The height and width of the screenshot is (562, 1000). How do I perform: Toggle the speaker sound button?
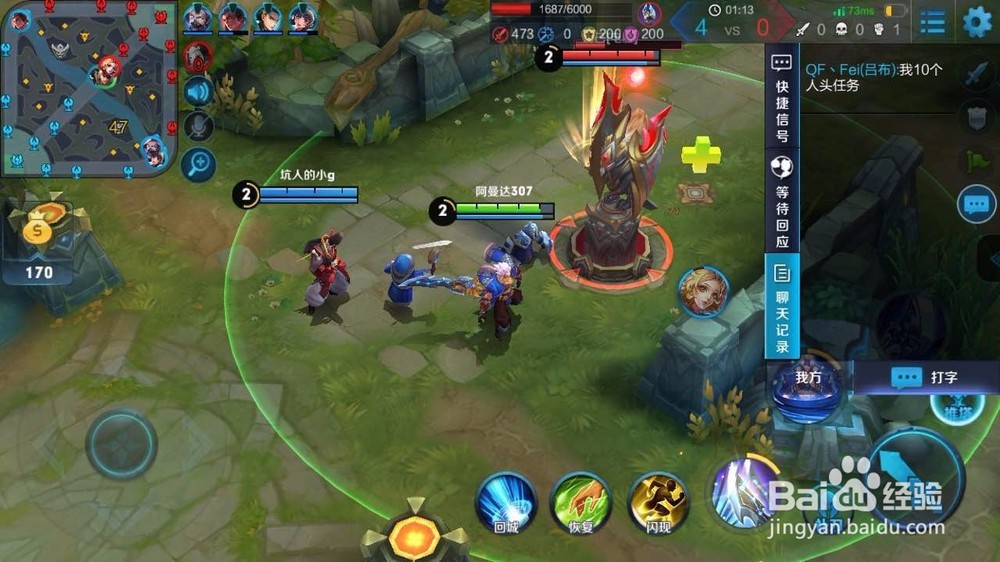coord(198,92)
